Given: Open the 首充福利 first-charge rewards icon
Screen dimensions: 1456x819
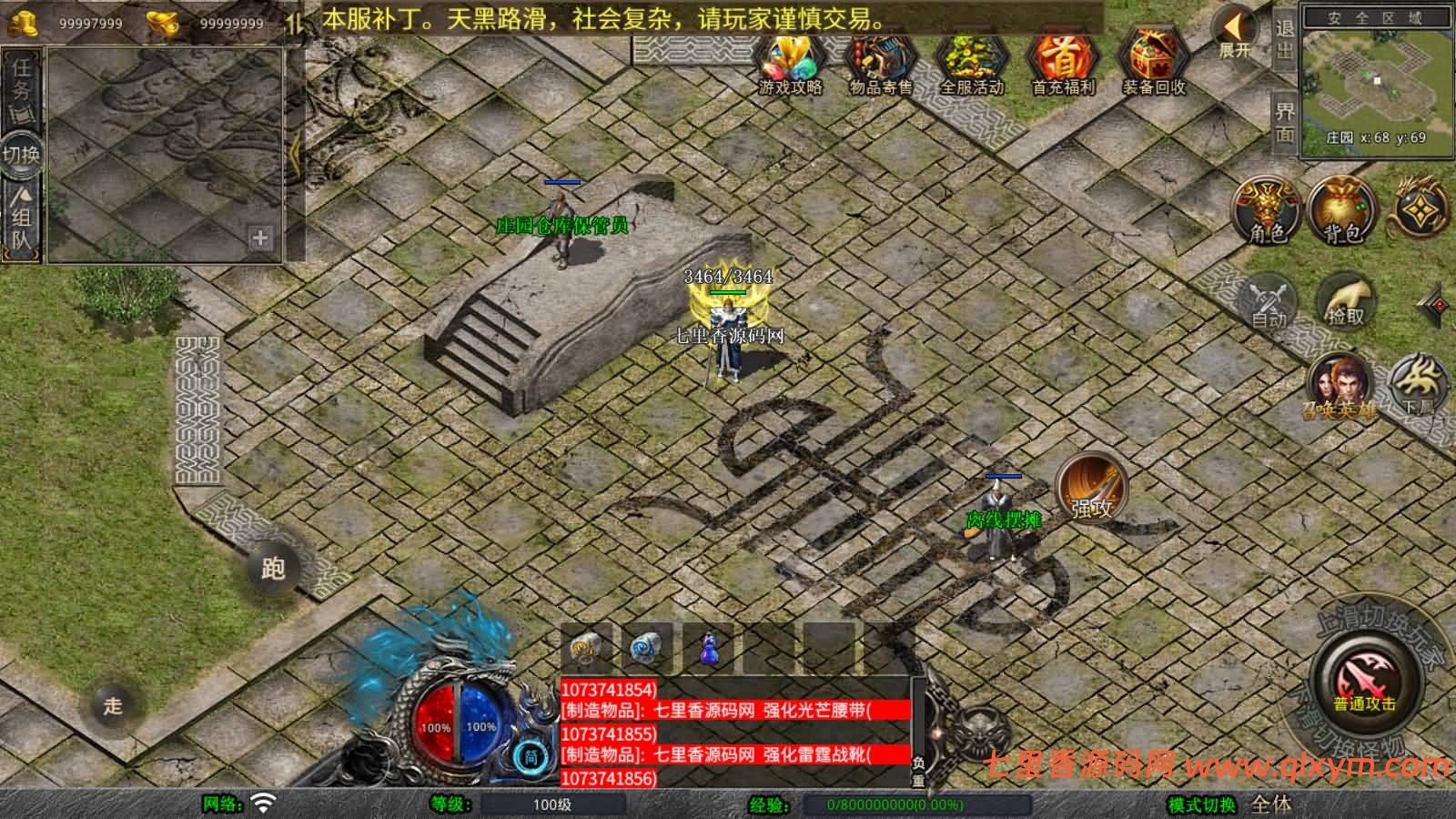Looking at the screenshot, I should click(x=1061, y=64).
